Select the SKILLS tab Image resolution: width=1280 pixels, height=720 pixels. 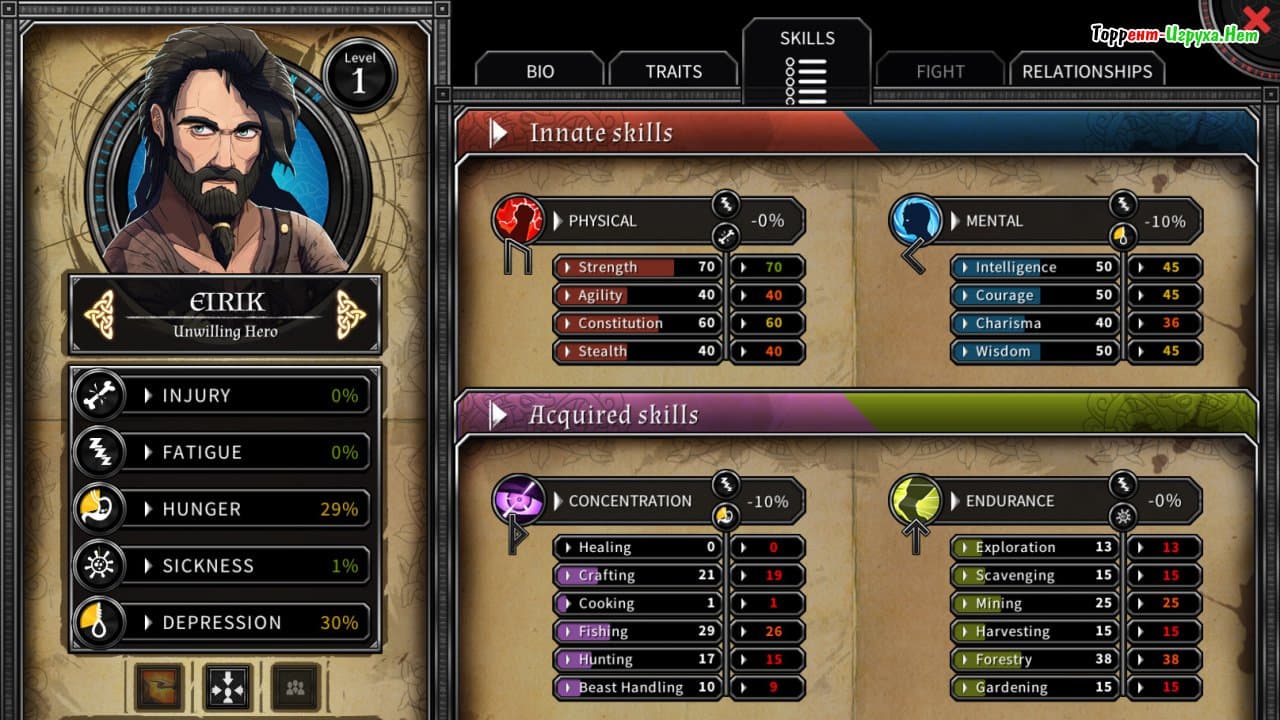click(807, 58)
